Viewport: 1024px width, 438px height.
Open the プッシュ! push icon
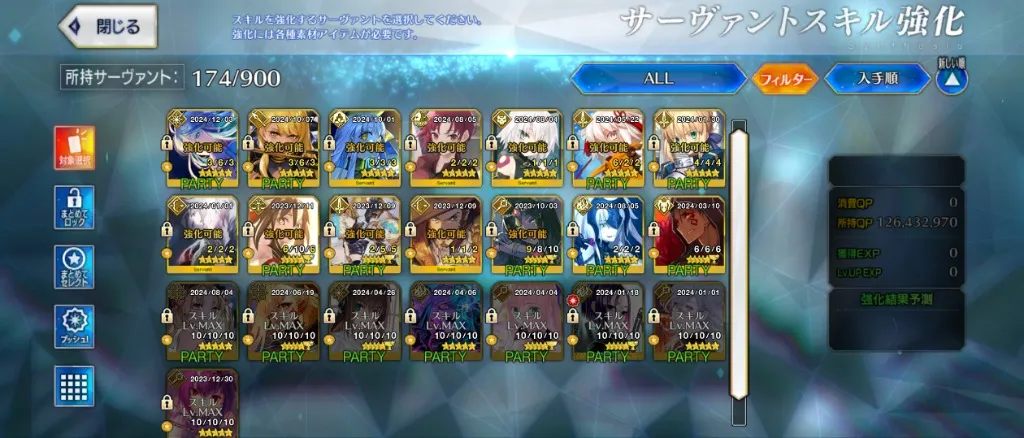coord(74,327)
